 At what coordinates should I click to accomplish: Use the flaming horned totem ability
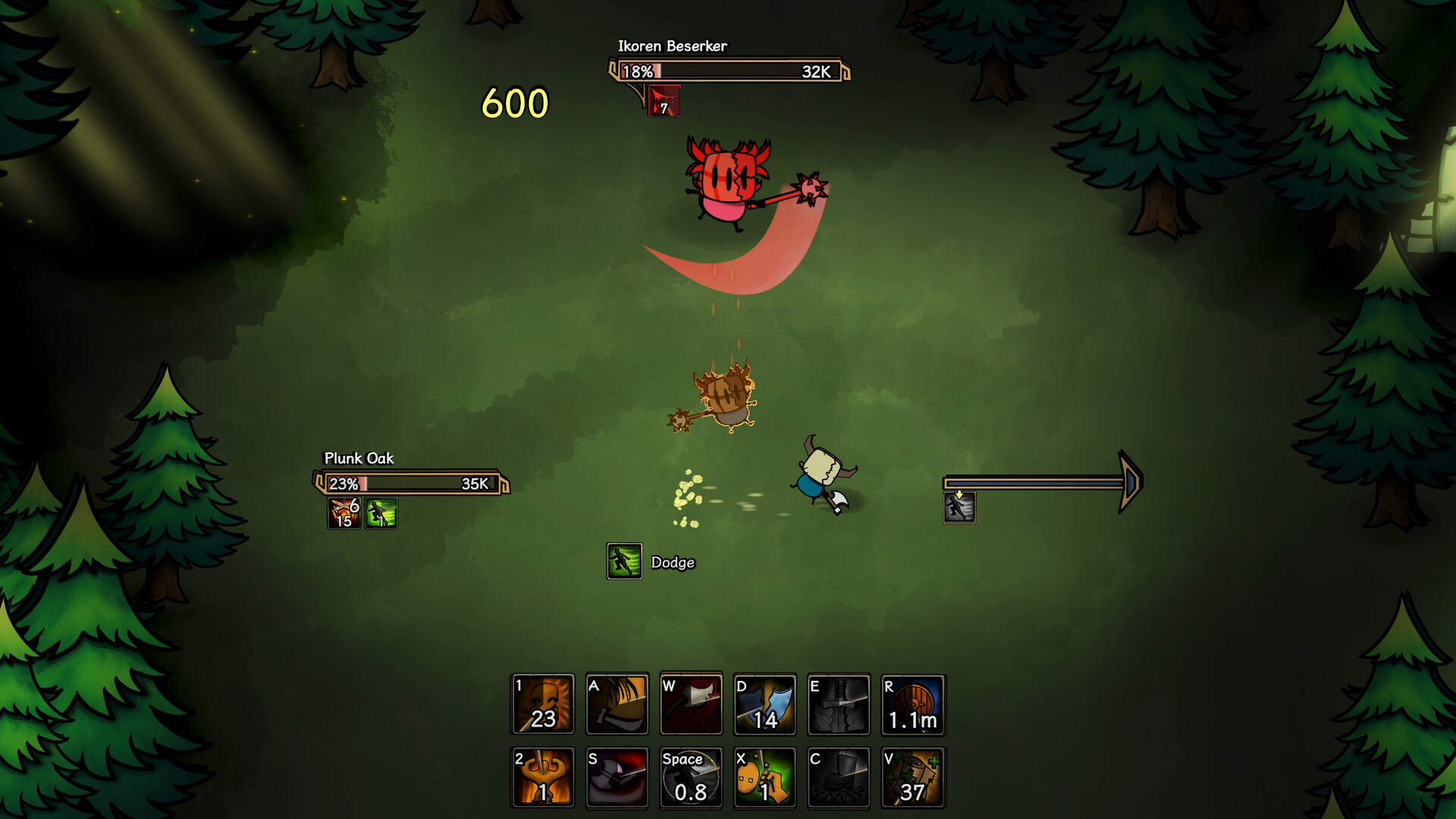[x=543, y=777]
